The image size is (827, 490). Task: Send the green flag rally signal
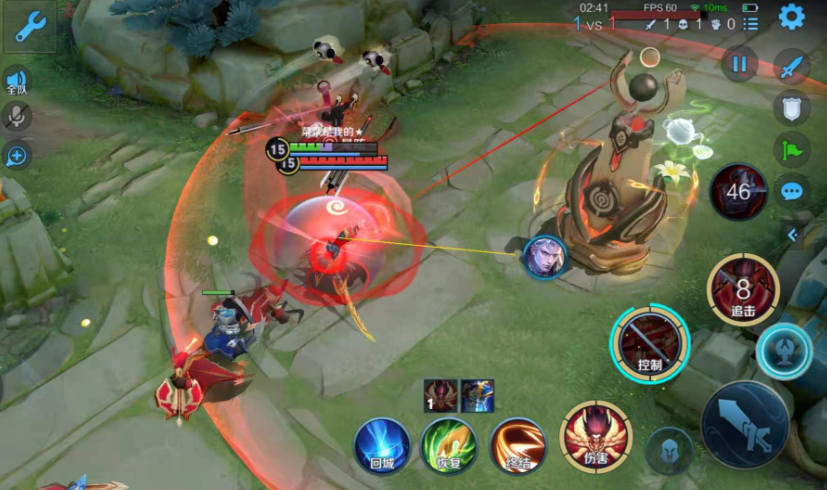(x=792, y=150)
